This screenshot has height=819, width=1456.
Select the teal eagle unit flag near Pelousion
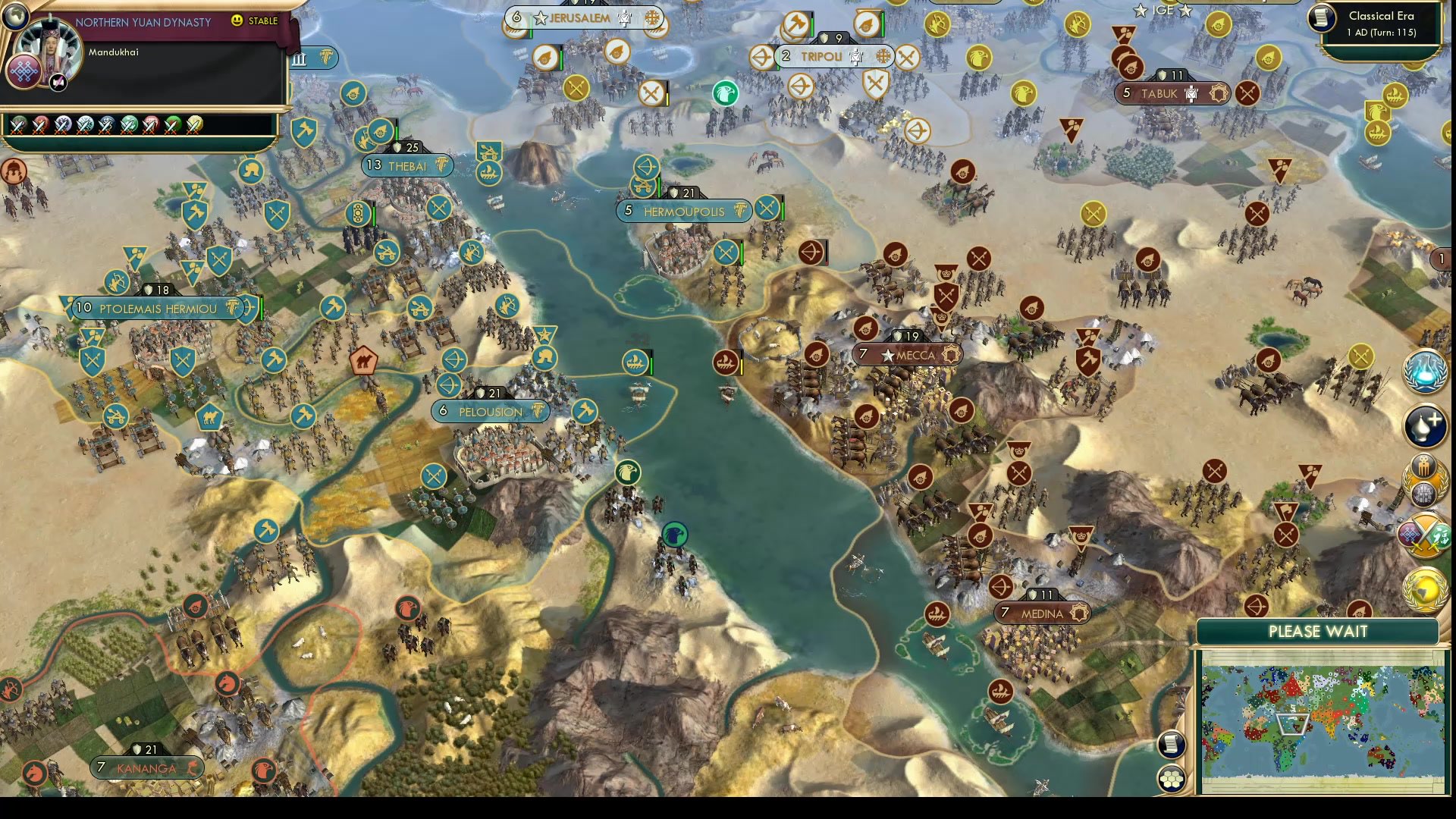click(628, 471)
